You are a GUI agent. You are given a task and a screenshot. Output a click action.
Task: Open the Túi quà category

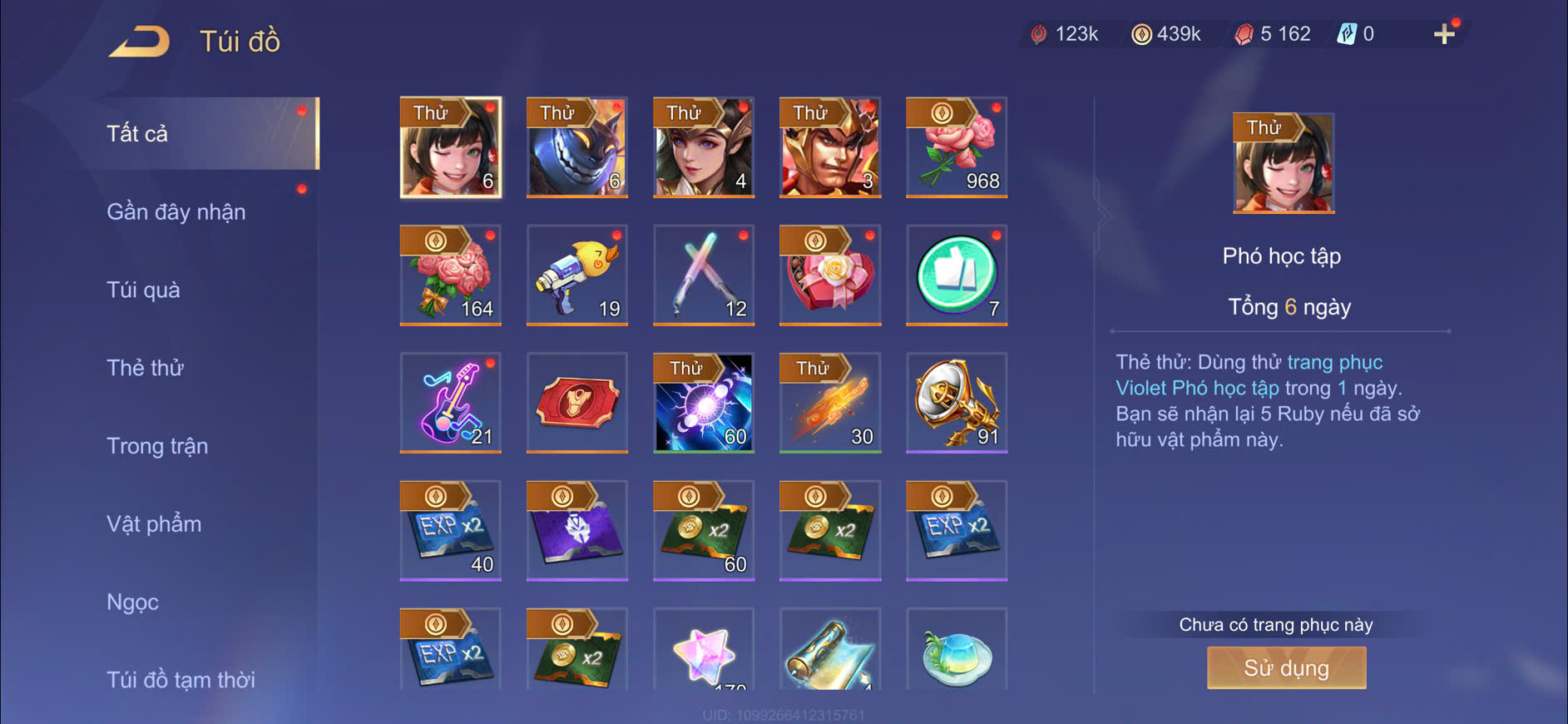pos(143,290)
